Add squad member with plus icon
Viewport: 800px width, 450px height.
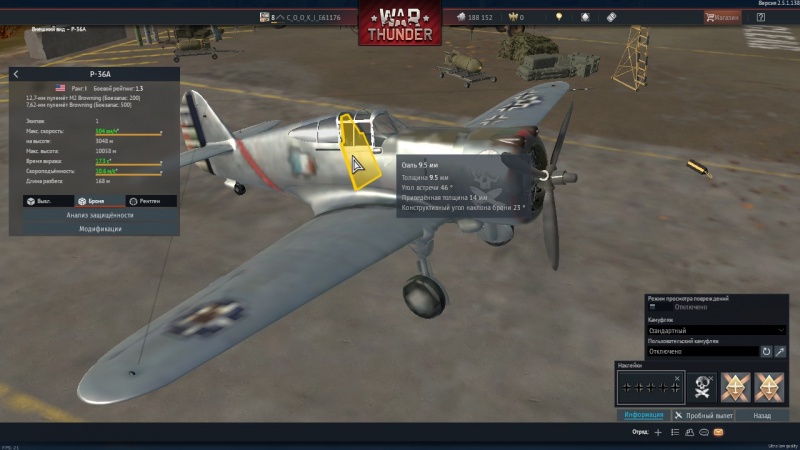657,432
